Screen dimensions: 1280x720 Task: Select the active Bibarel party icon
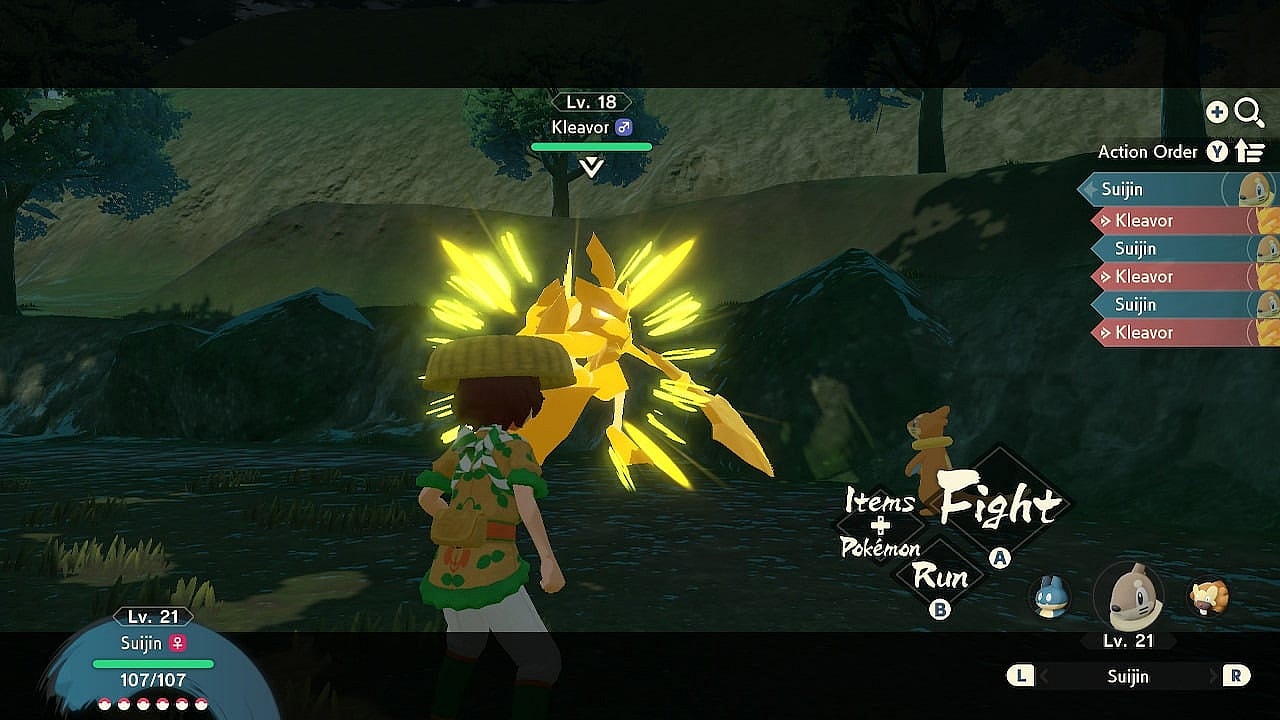click(x=1129, y=597)
